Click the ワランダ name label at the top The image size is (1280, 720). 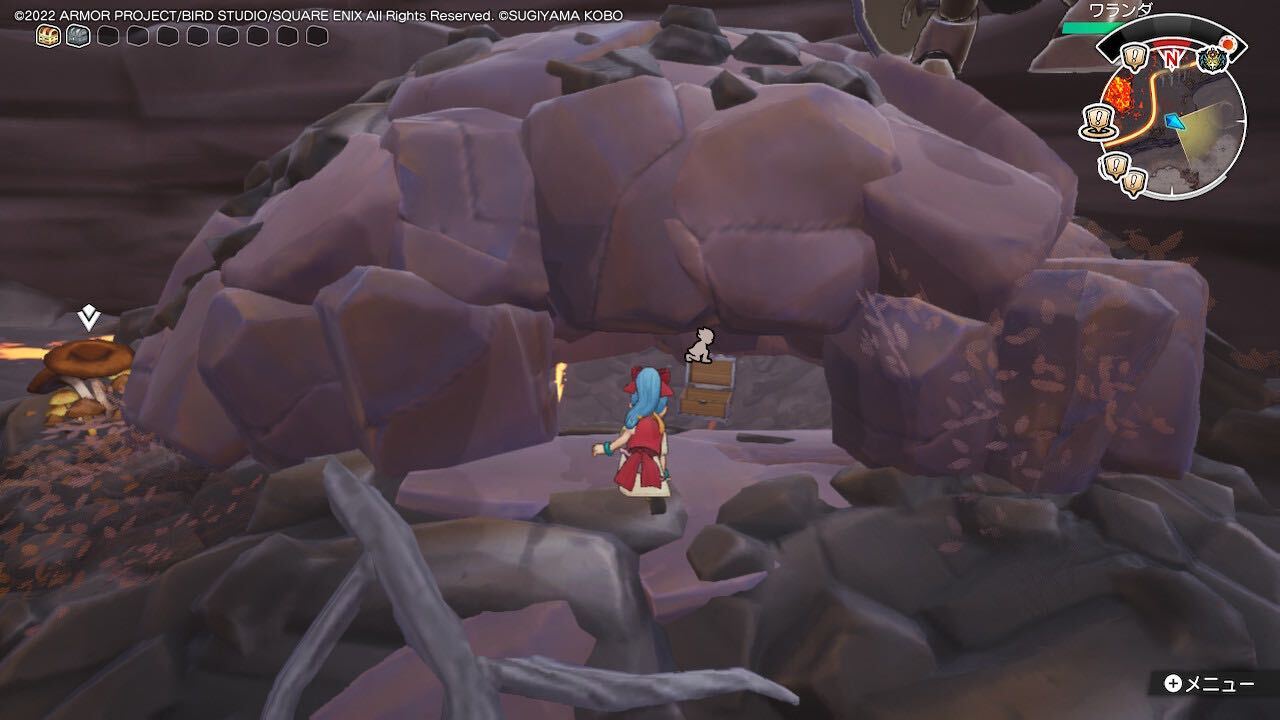[x=1120, y=9]
